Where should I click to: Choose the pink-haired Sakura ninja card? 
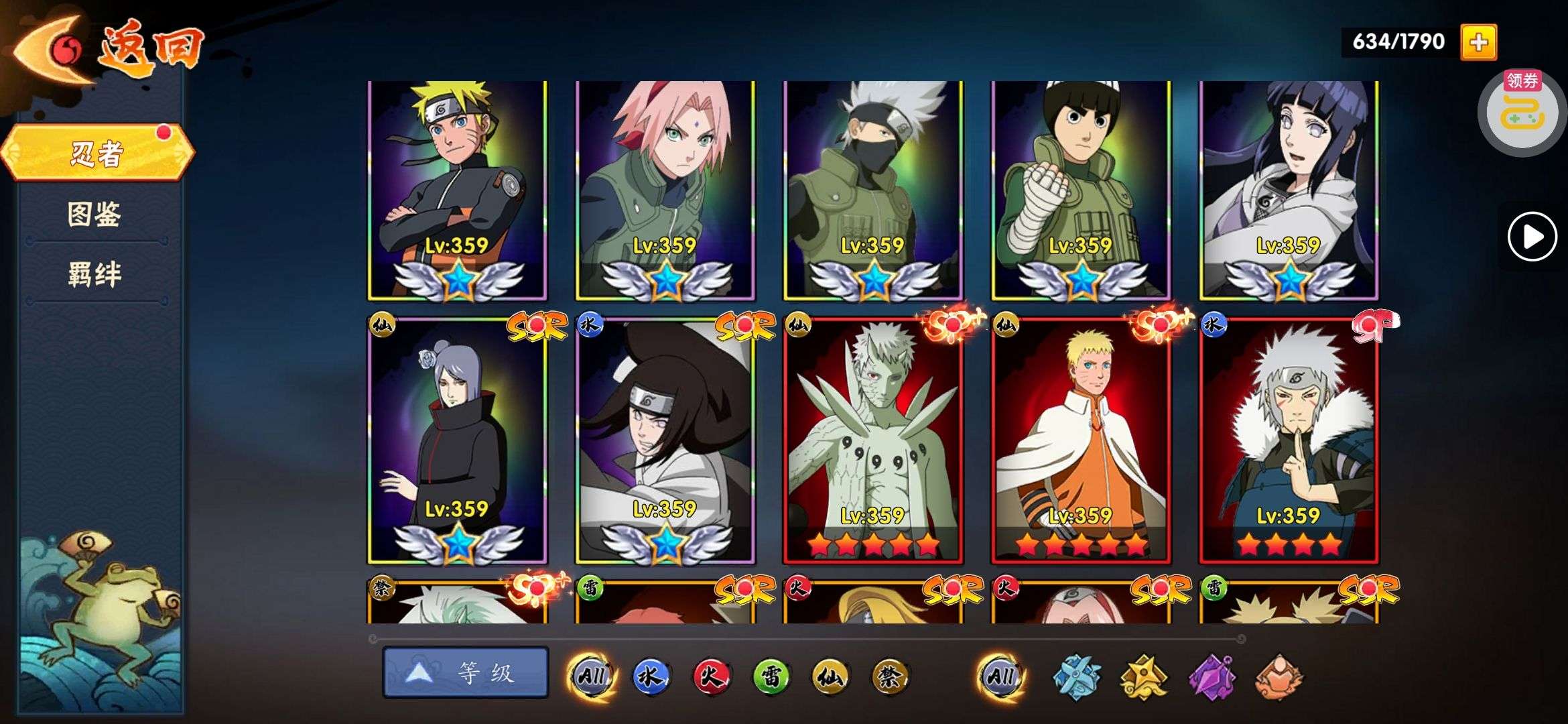click(x=665, y=190)
